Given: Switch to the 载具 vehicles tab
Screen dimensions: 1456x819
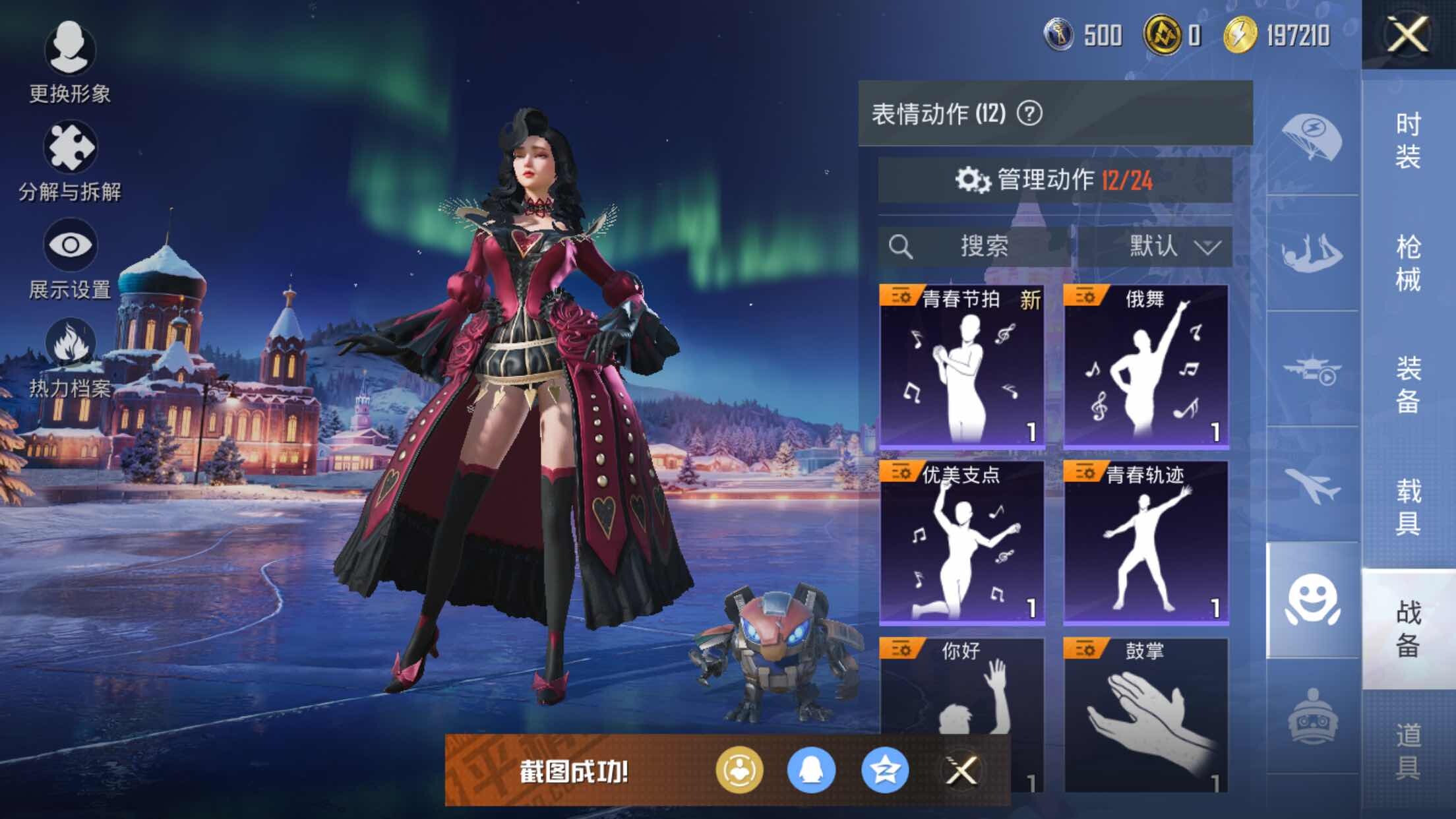Looking at the screenshot, I should (x=1408, y=506).
